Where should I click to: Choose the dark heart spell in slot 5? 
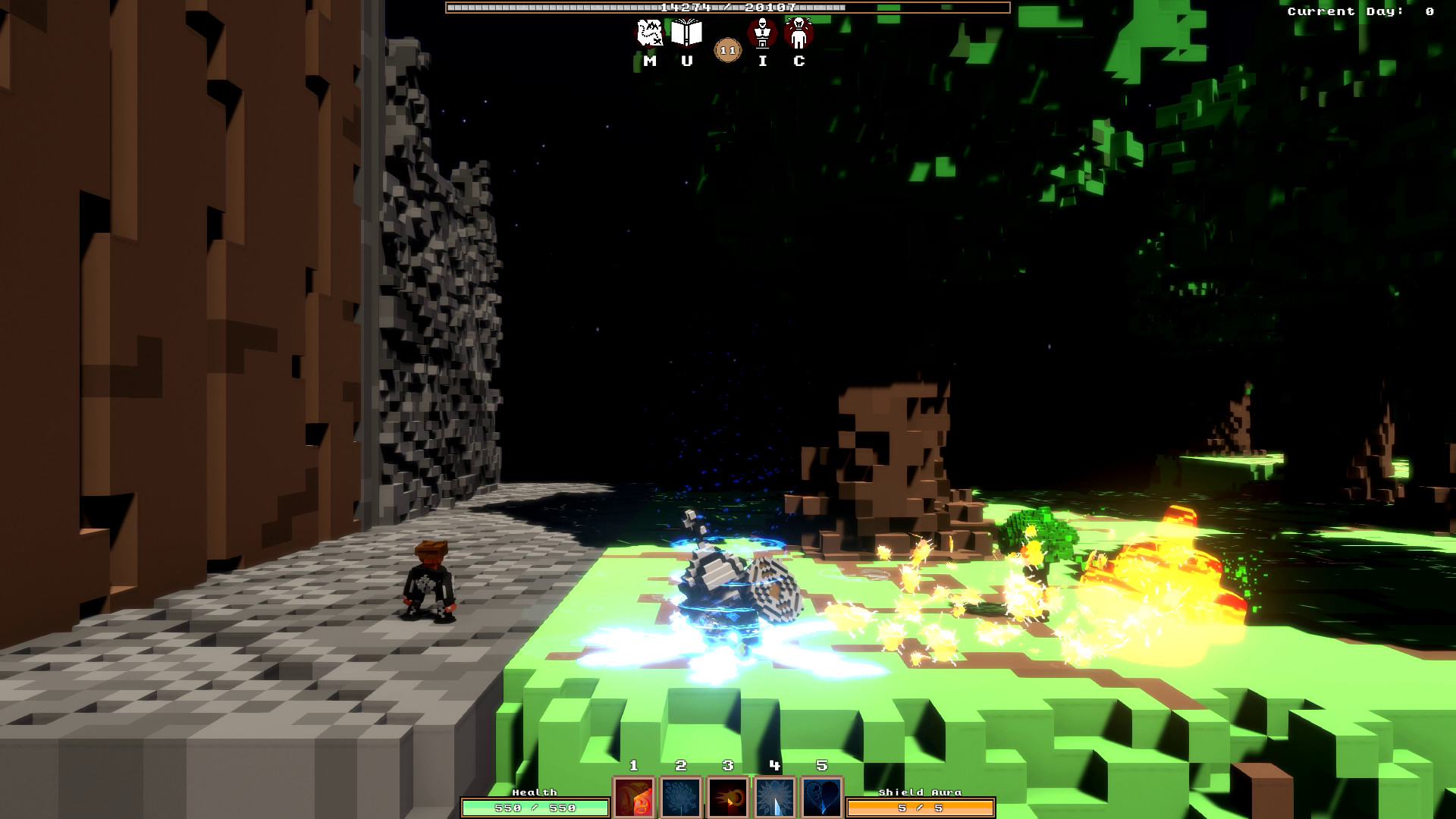point(820,799)
